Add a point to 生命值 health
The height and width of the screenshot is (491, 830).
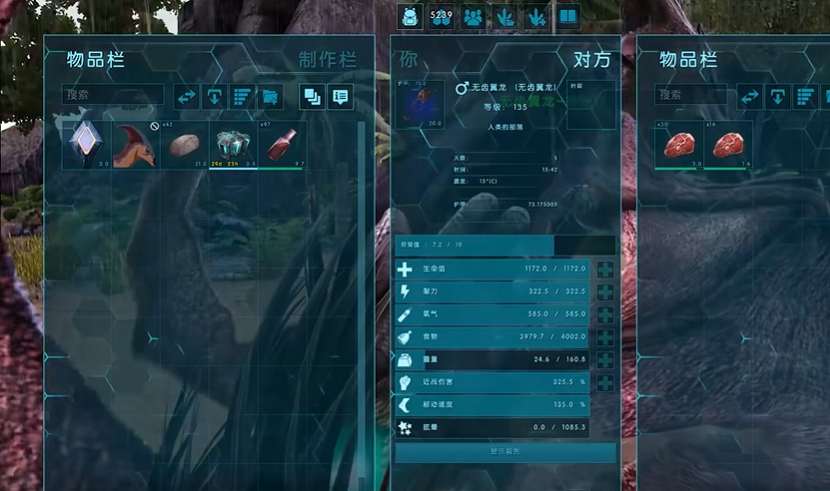click(x=605, y=270)
